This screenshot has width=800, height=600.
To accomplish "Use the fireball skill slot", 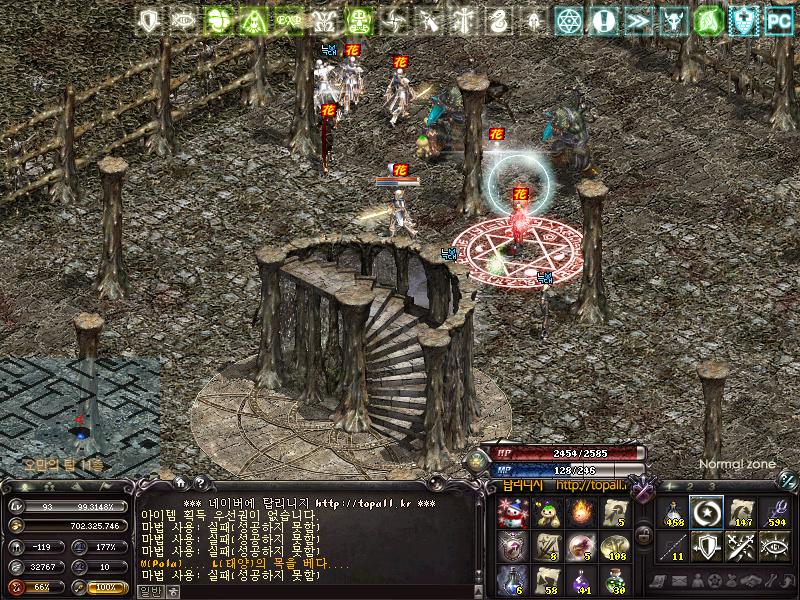I will point(580,513).
